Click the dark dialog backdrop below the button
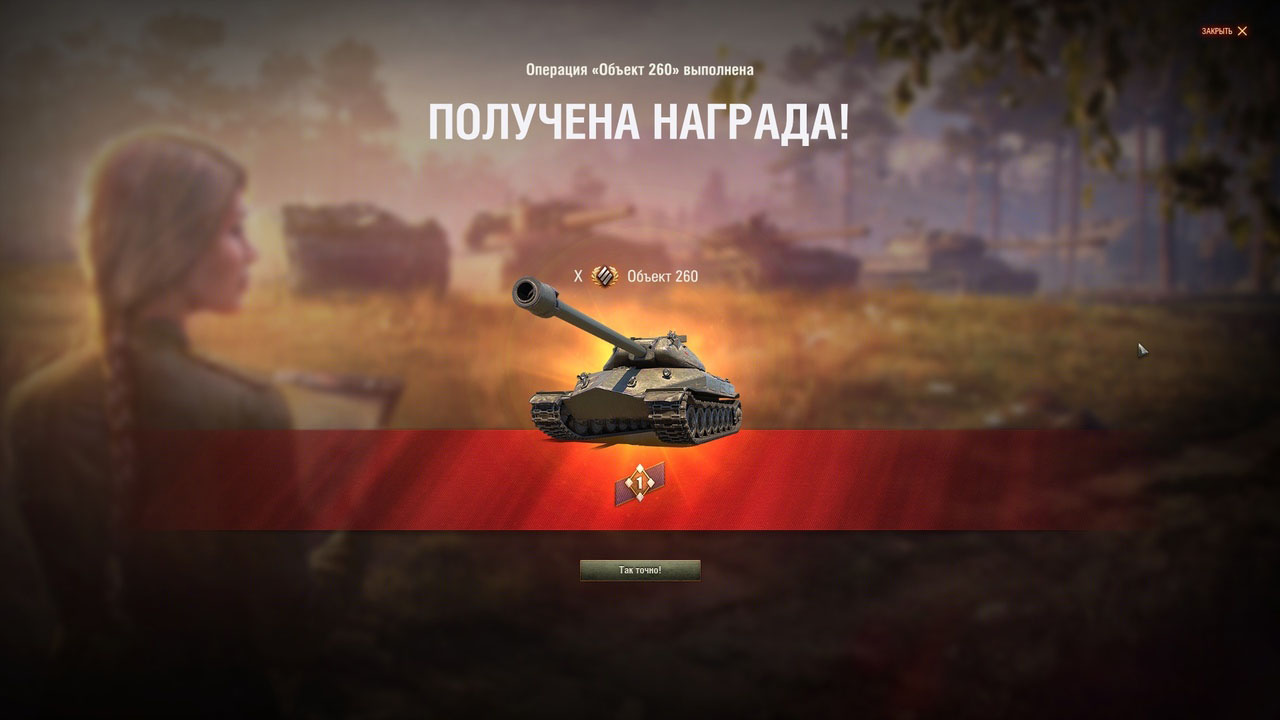 pos(640,650)
